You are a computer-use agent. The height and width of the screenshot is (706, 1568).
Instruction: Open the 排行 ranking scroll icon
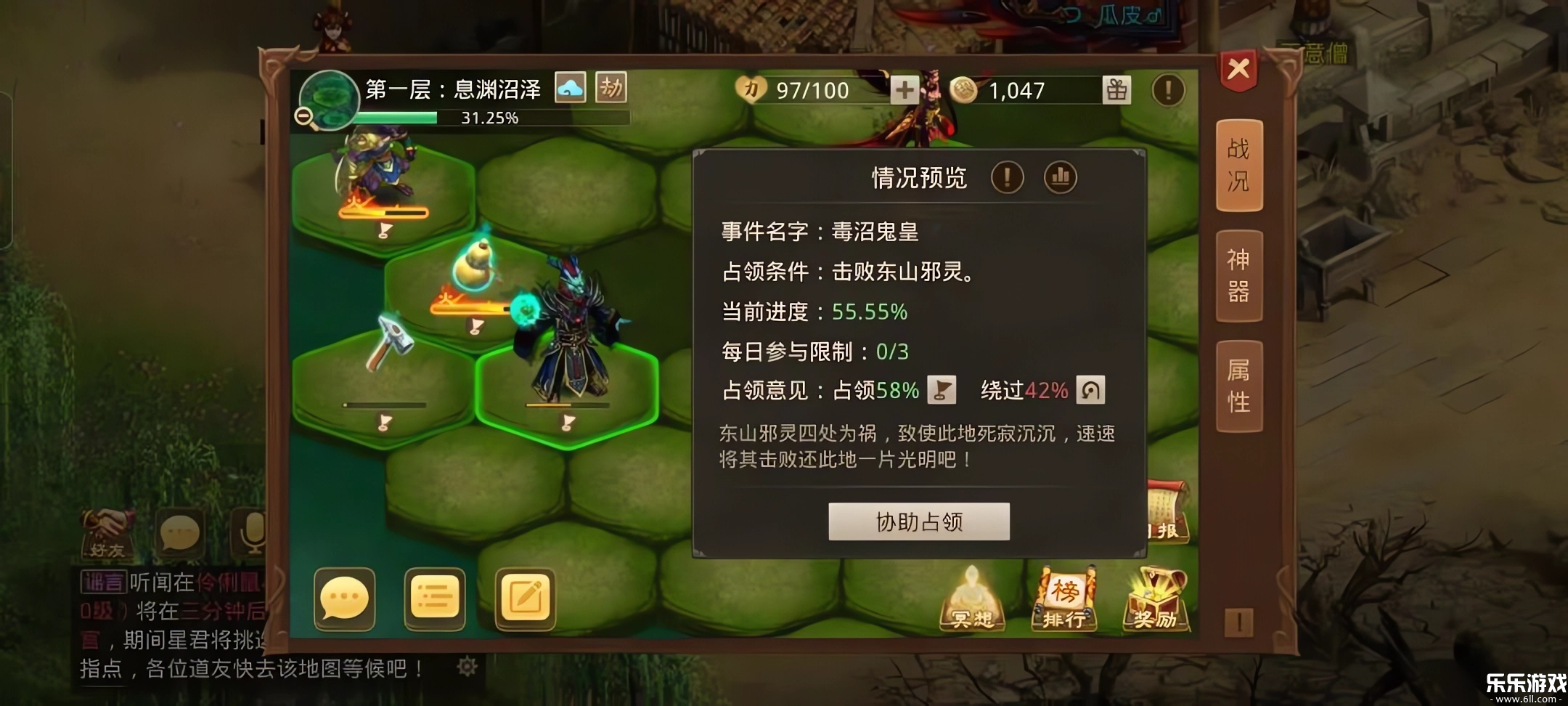tap(1066, 600)
